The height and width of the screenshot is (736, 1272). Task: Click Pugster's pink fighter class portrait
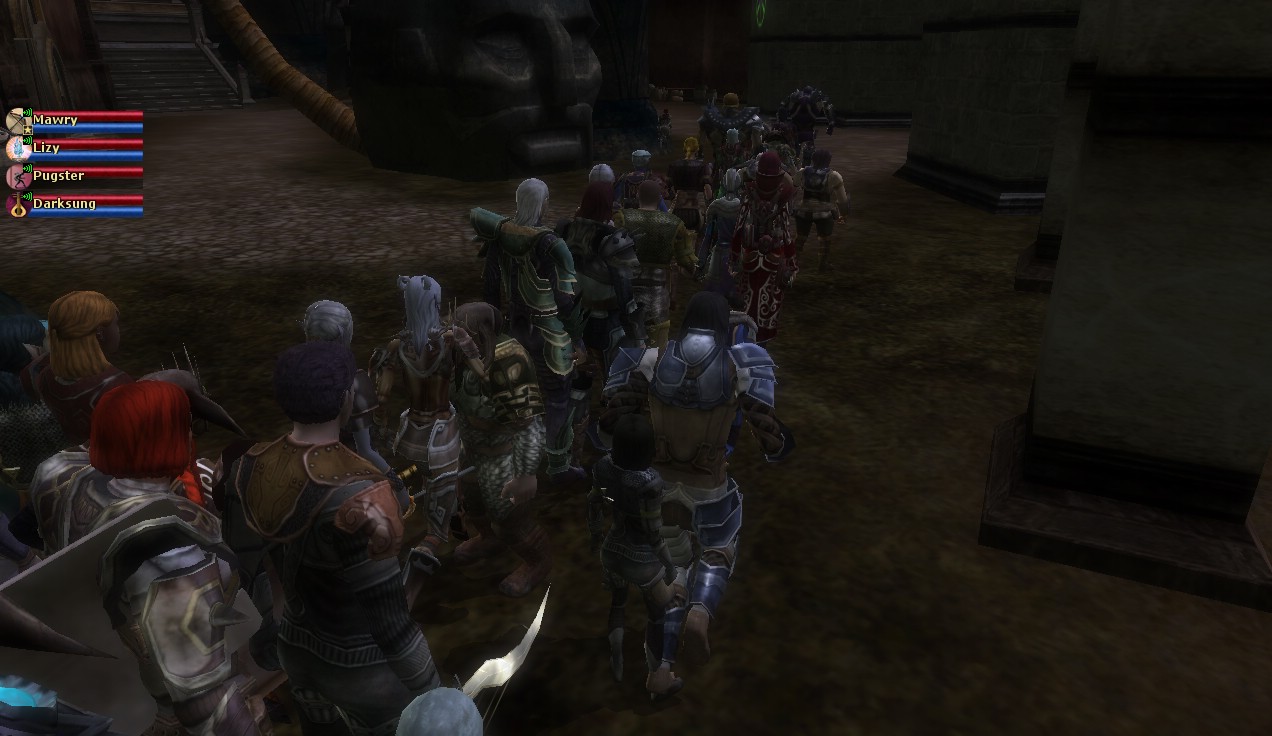click(x=17, y=177)
